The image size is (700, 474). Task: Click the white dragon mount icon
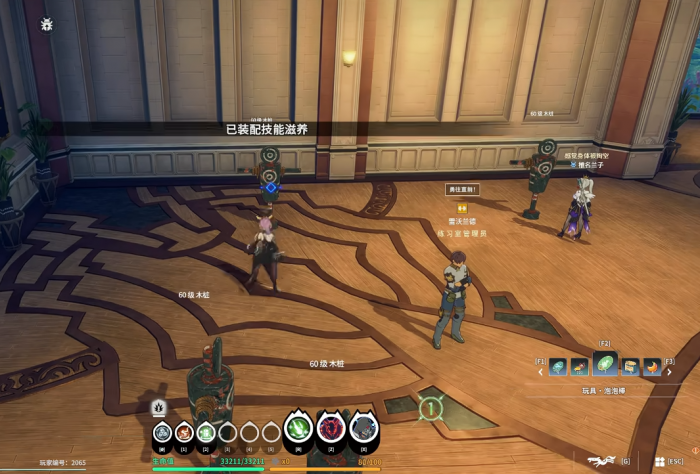click(601, 460)
